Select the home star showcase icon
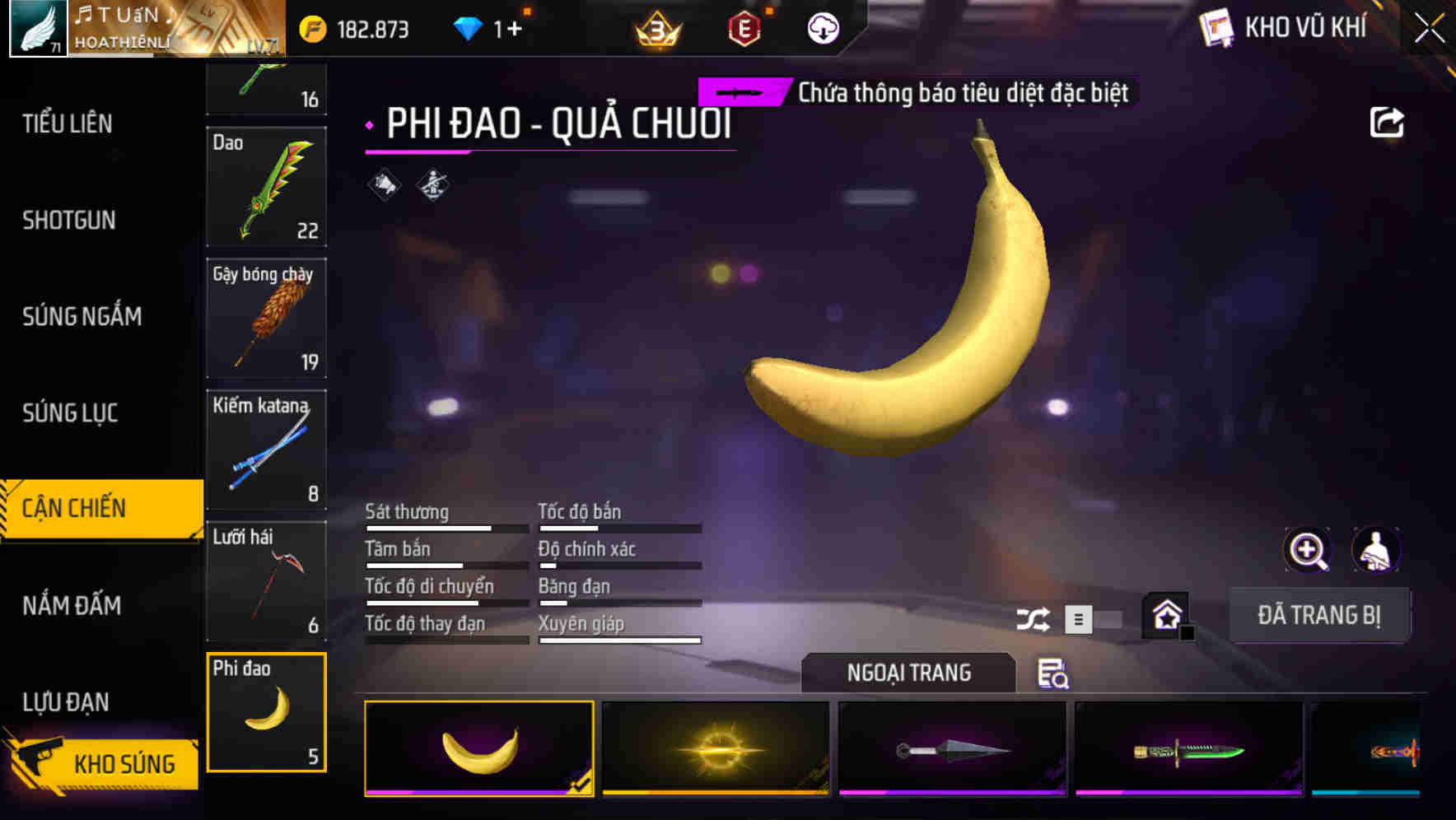This screenshot has height=820, width=1456. click(x=1165, y=614)
